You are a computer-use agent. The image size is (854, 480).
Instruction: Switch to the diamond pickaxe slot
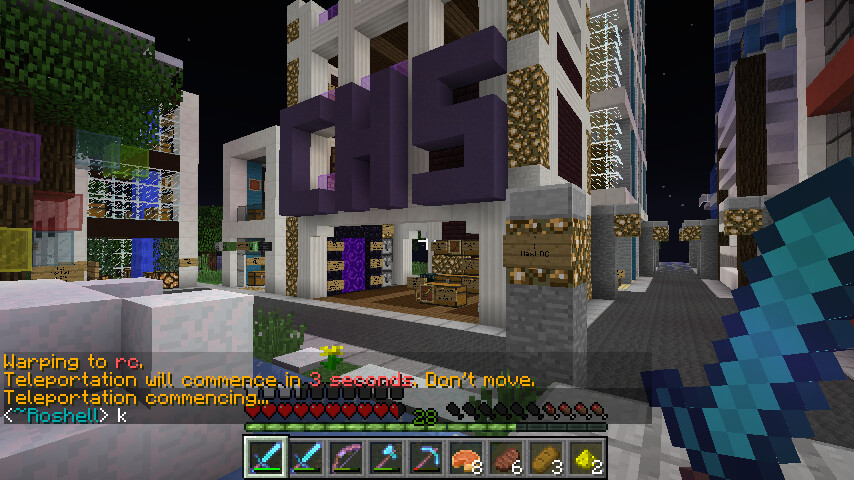[427, 458]
